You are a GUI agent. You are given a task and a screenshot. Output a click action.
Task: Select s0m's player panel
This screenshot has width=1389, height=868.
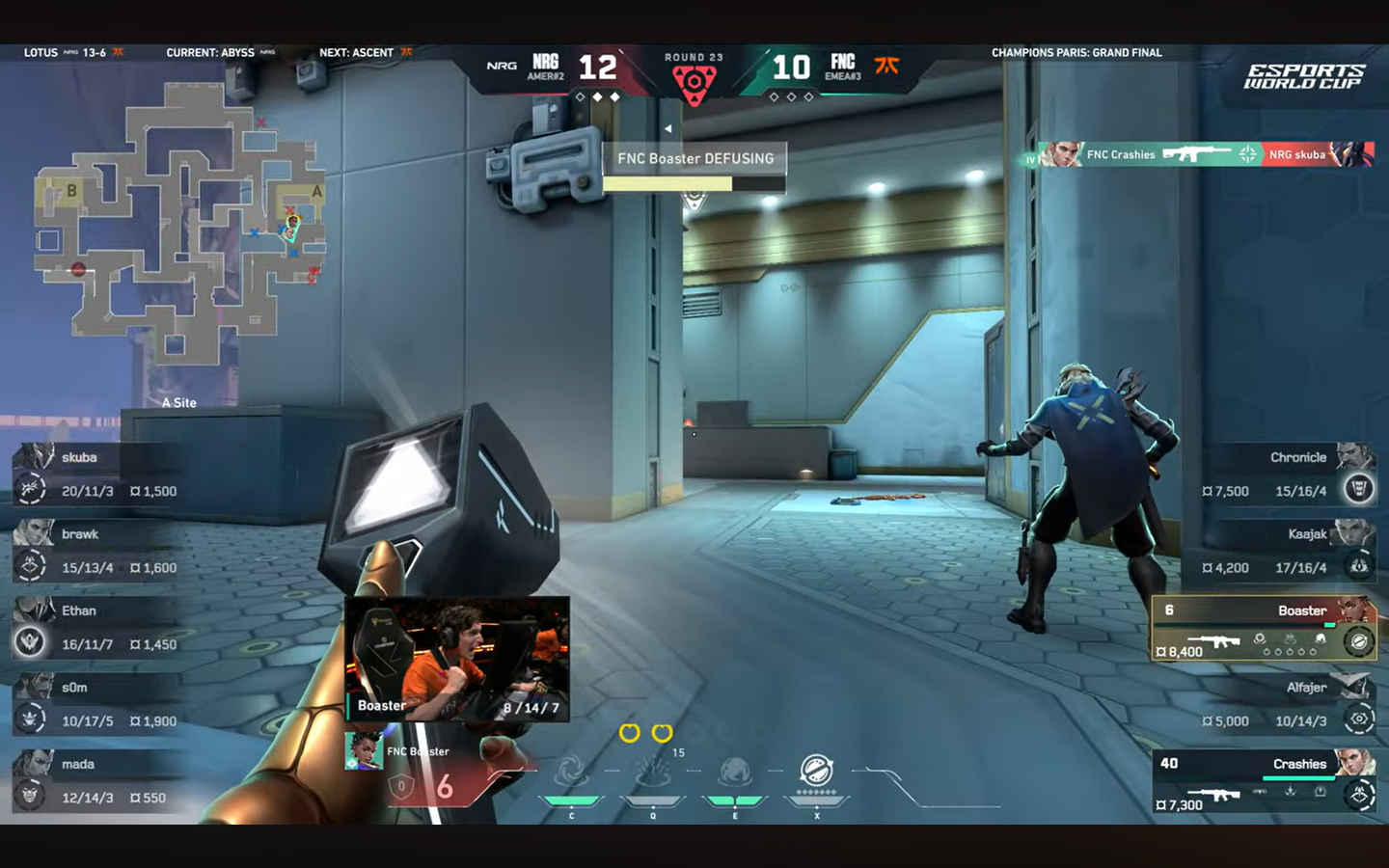(96, 704)
